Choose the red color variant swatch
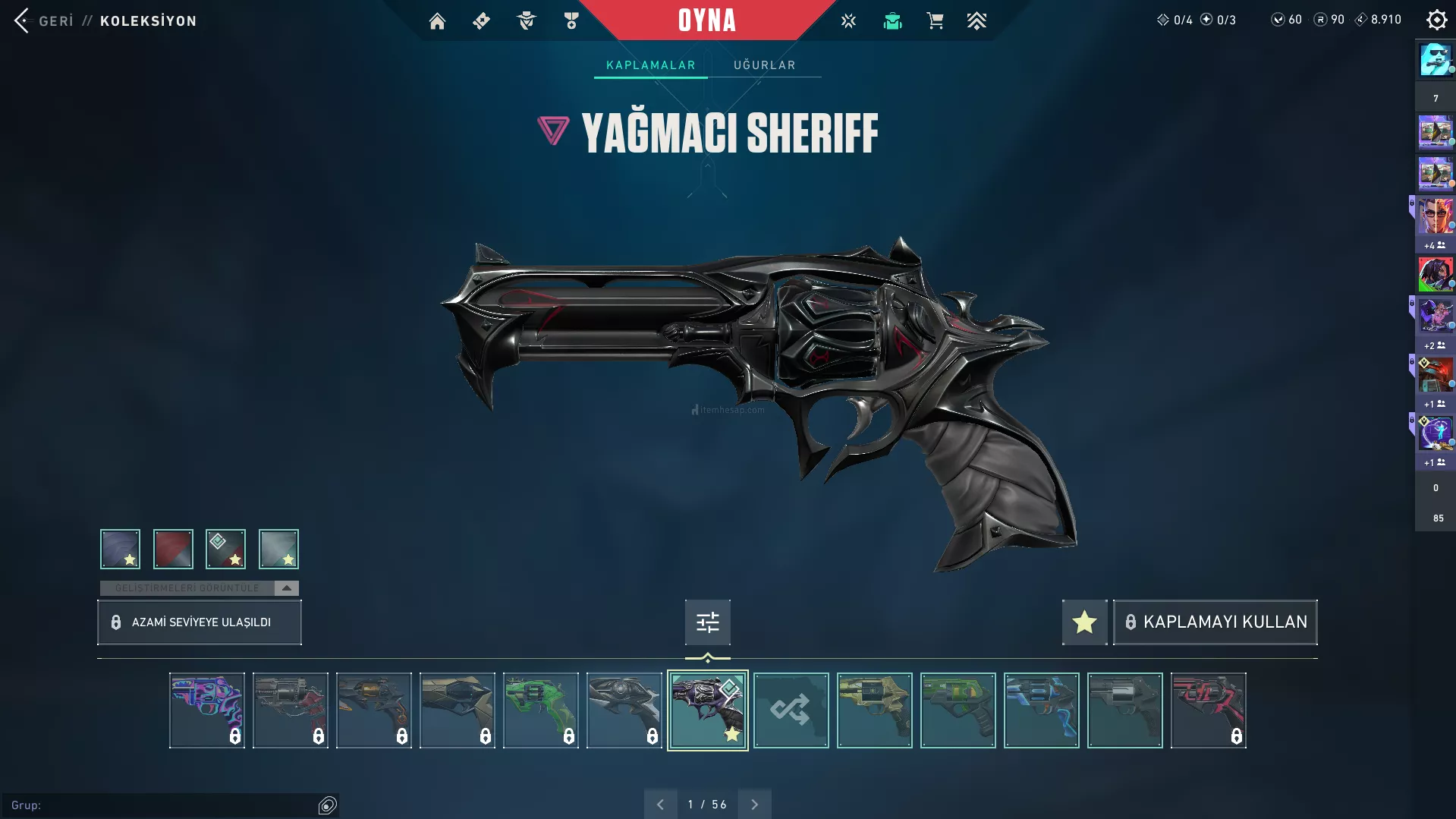 [173, 549]
